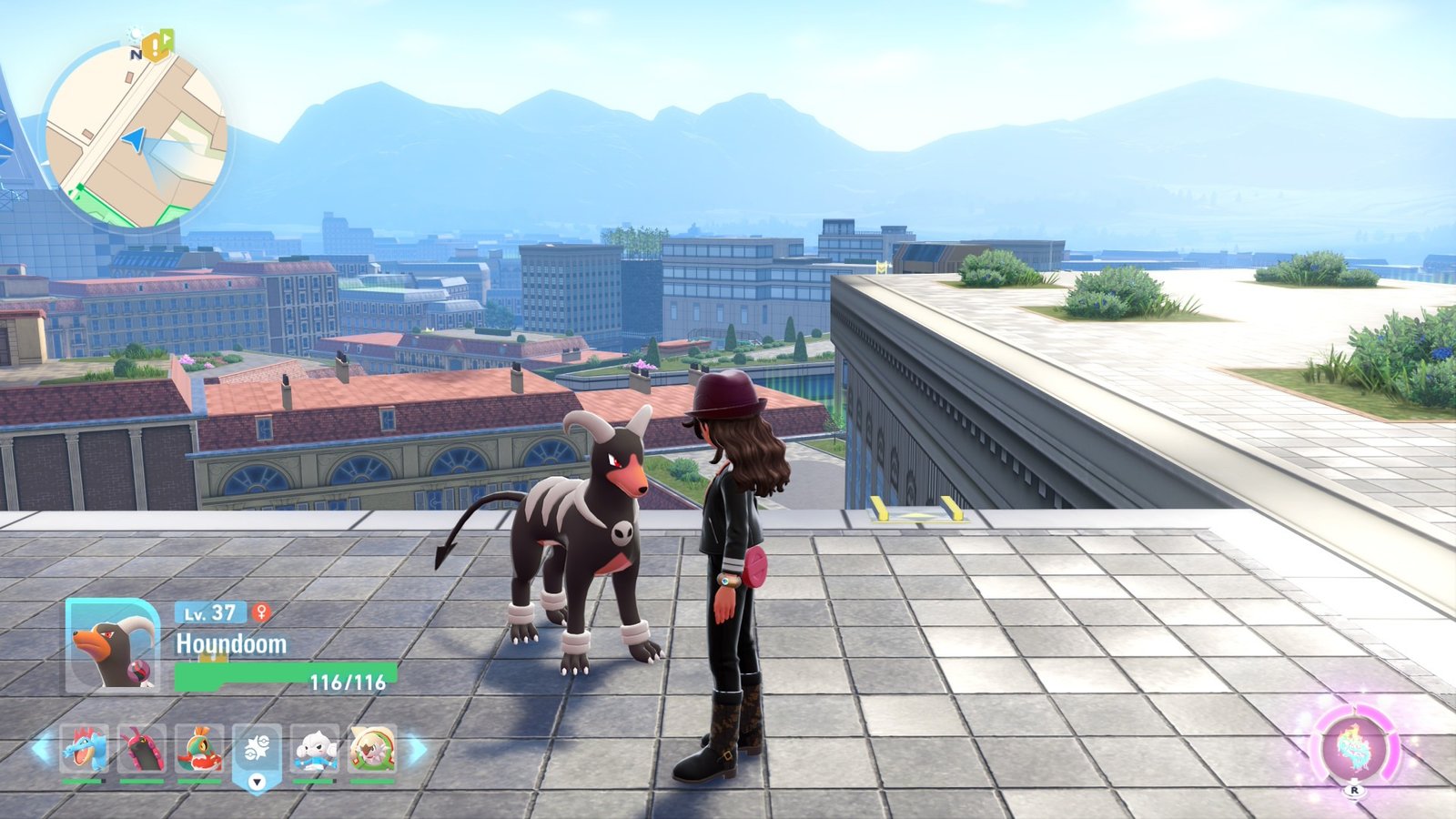
Task: Click the N compass indicator on the minimap
Action: point(136,55)
